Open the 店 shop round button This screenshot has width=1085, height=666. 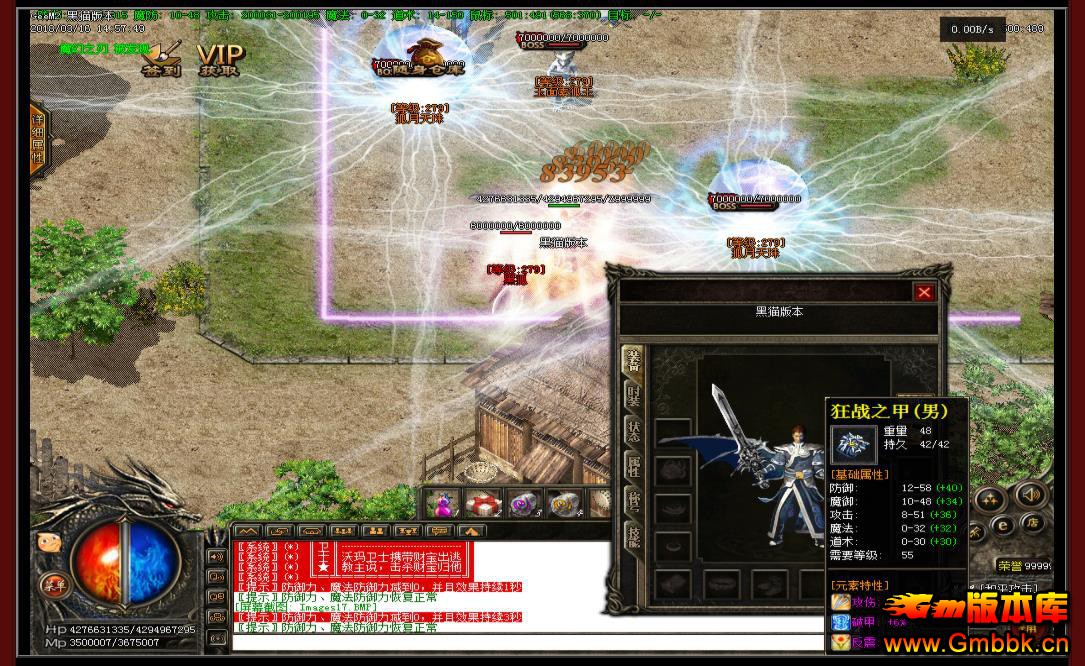click(x=1033, y=523)
